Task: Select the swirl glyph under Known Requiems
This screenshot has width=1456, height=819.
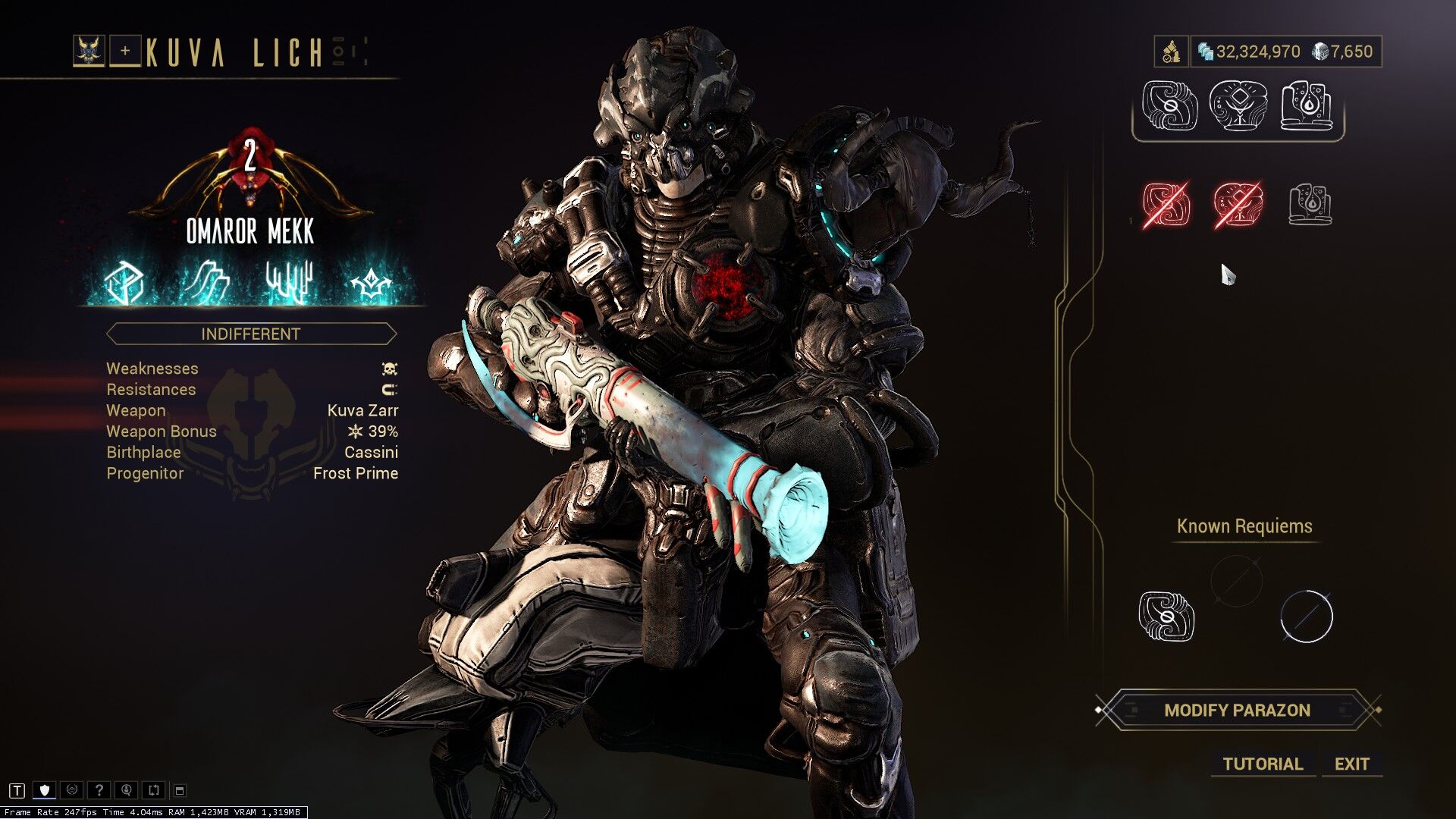Action: click(1166, 616)
